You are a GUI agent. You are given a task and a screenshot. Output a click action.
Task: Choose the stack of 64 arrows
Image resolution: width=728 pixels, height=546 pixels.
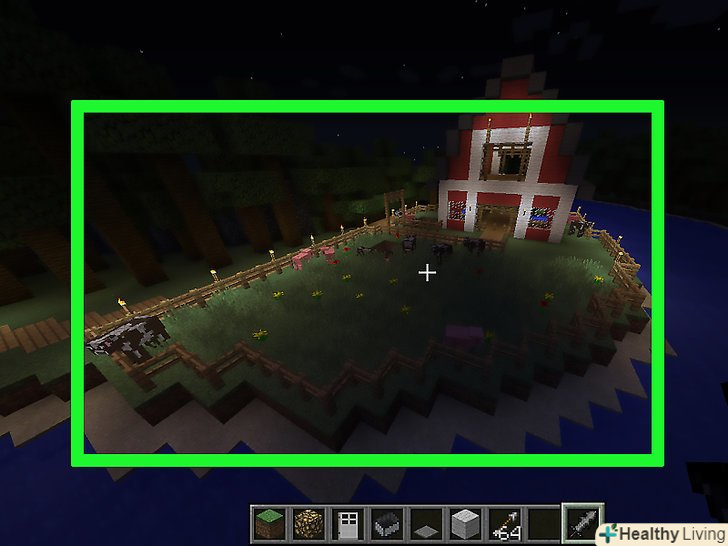tap(505, 523)
